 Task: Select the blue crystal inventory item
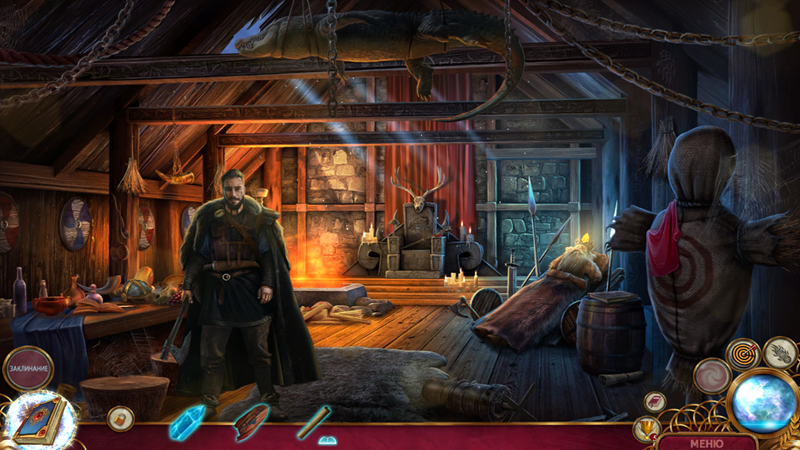[186, 422]
